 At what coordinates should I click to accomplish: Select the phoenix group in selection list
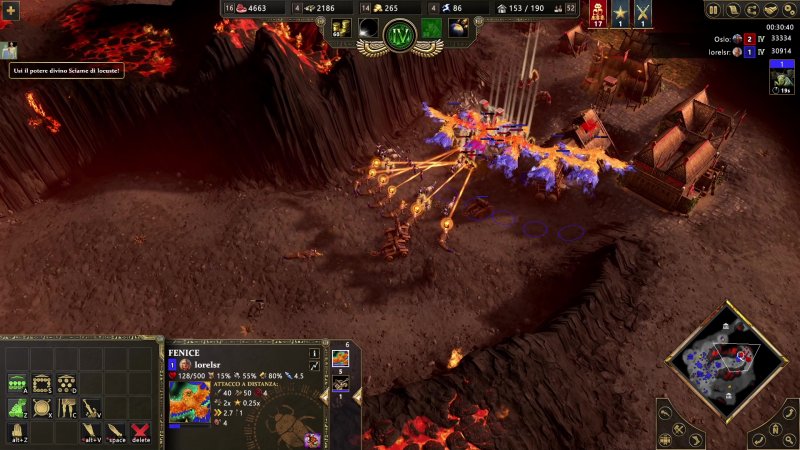coord(340,358)
